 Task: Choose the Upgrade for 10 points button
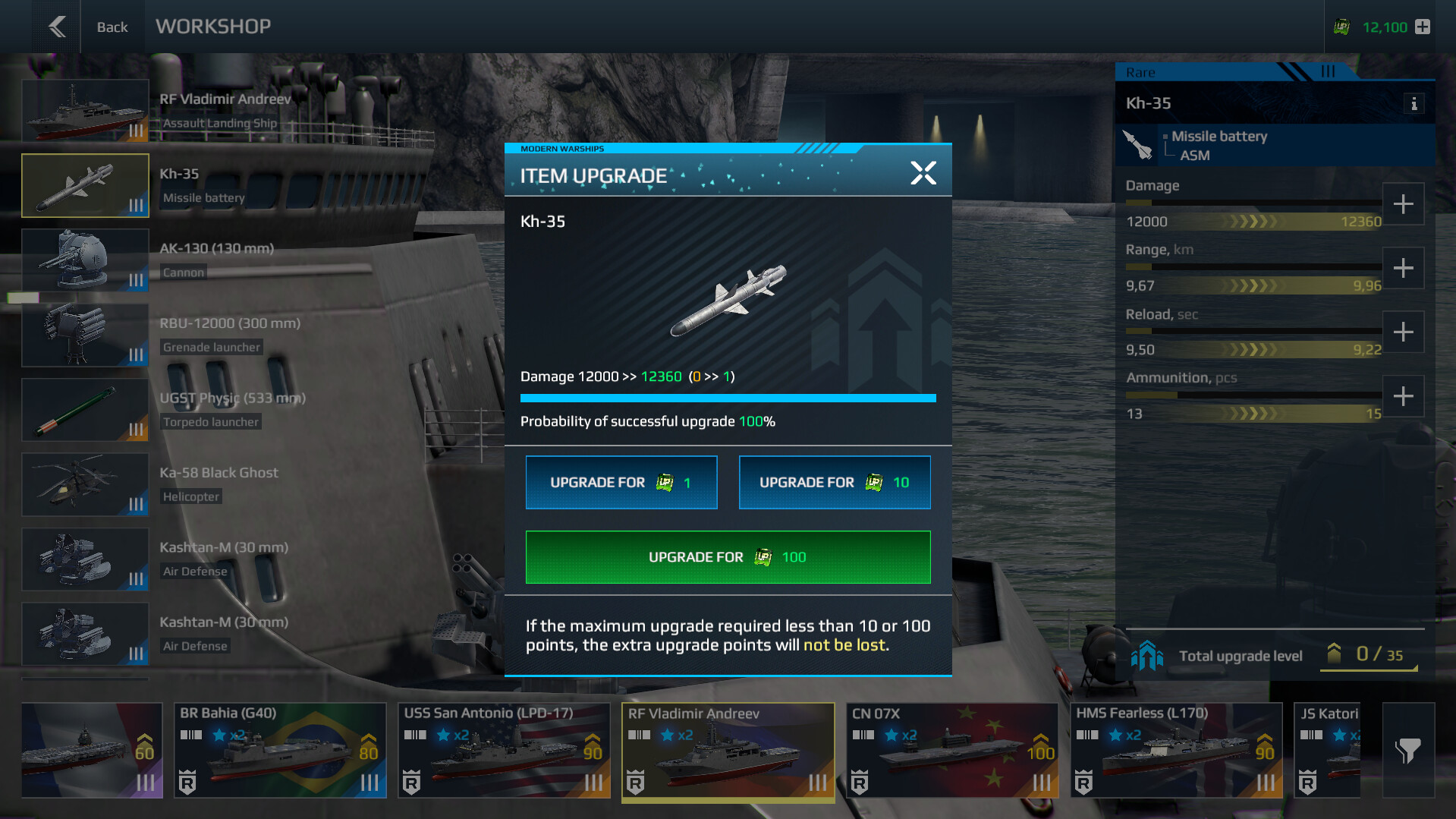(834, 482)
